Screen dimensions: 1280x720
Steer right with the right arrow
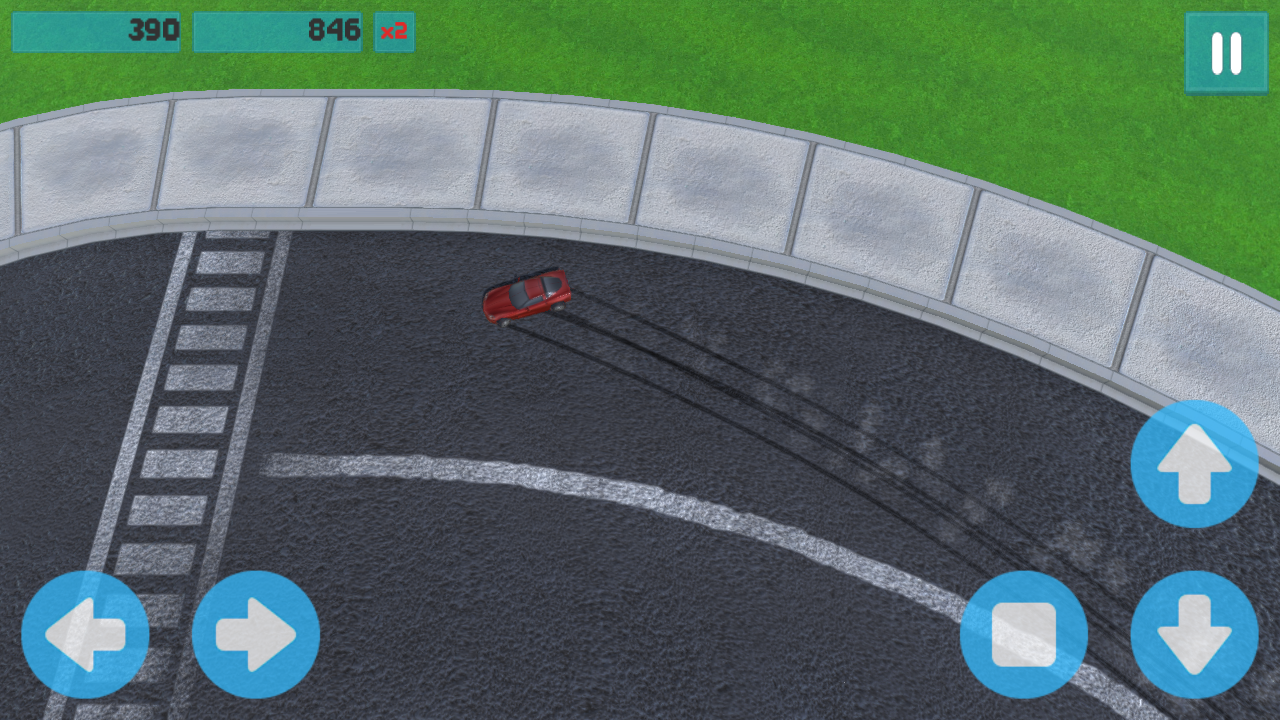(256, 634)
